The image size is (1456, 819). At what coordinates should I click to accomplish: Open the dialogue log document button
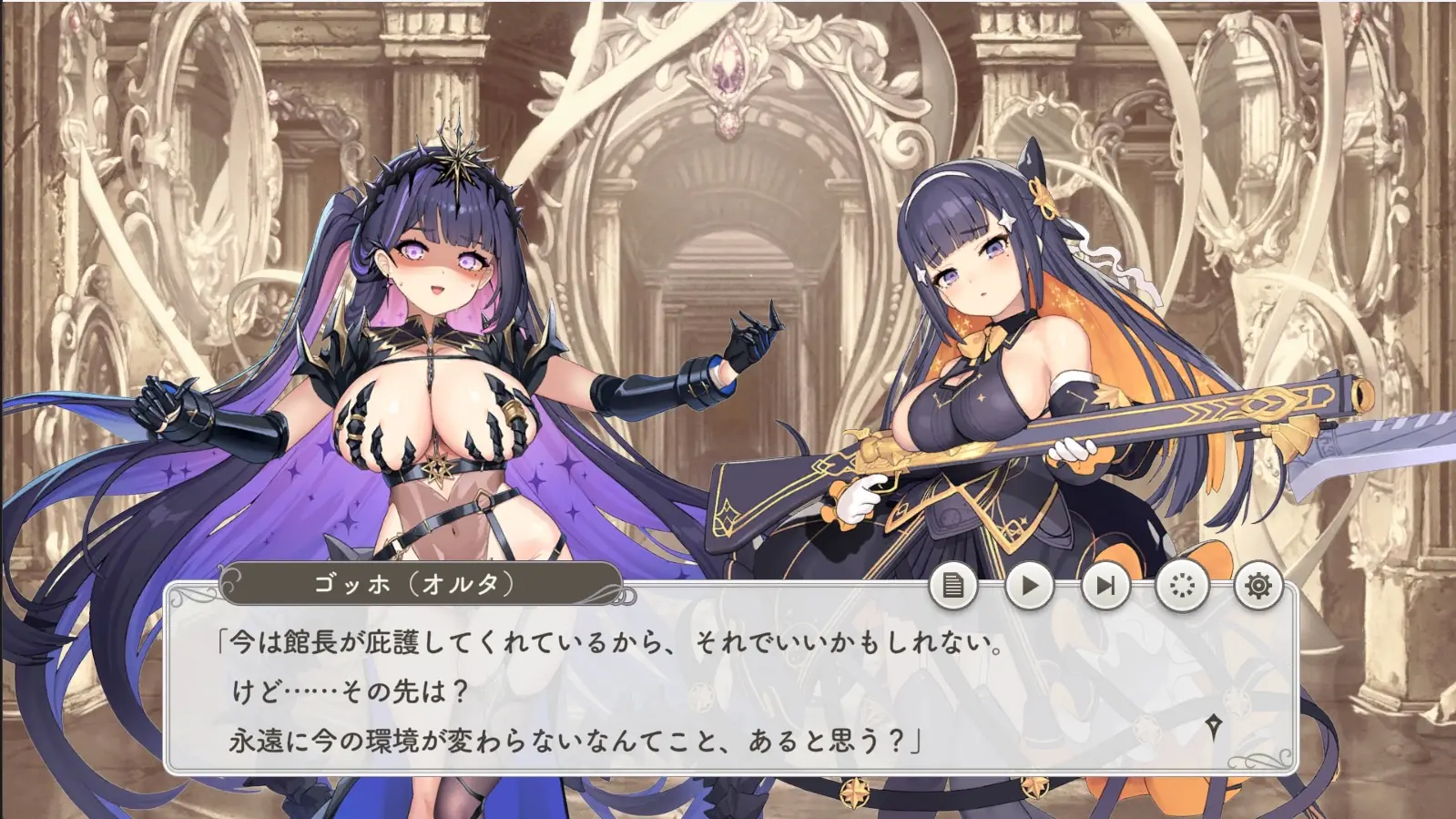952,586
